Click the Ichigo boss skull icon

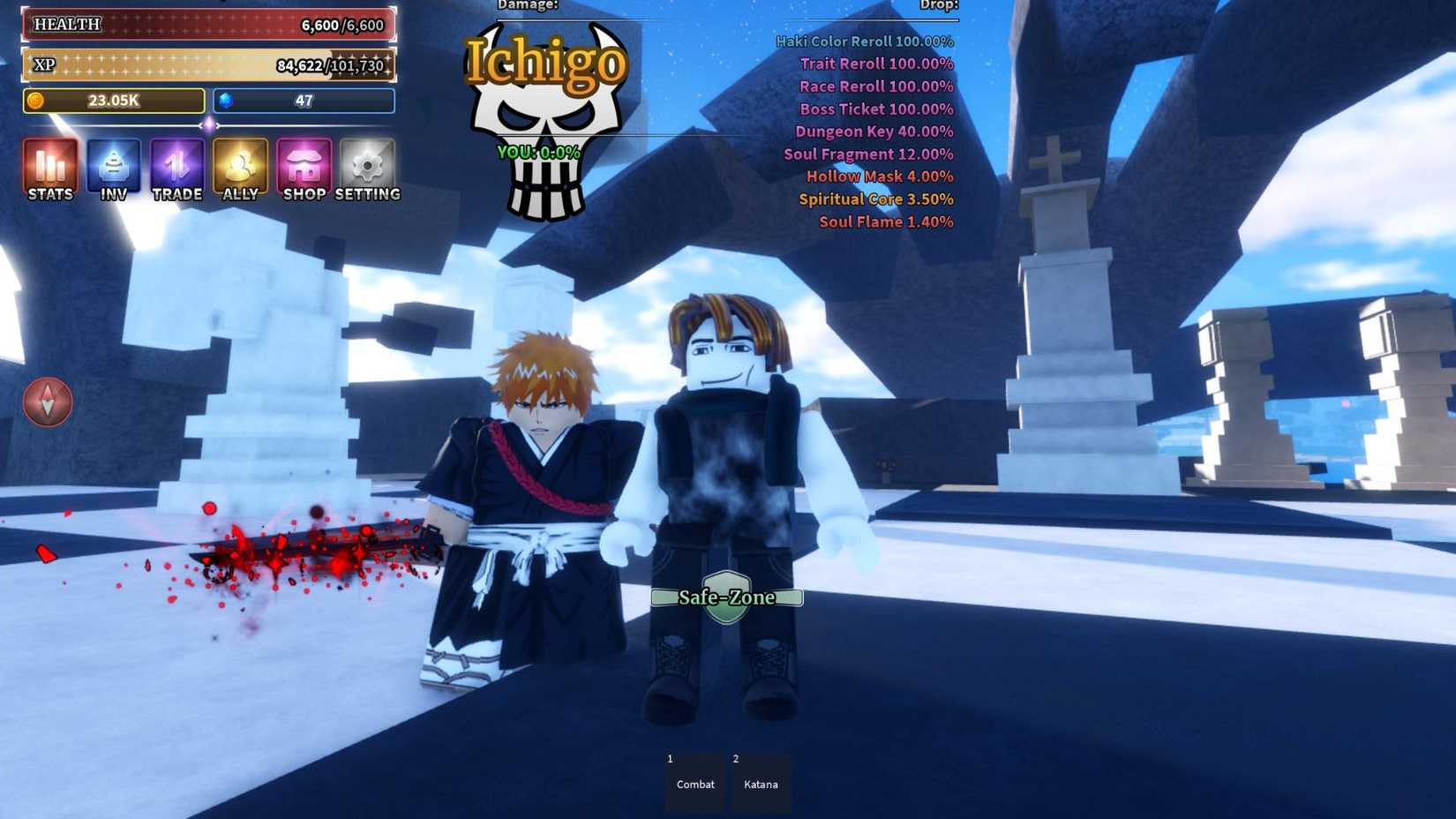(x=547, y=132)
